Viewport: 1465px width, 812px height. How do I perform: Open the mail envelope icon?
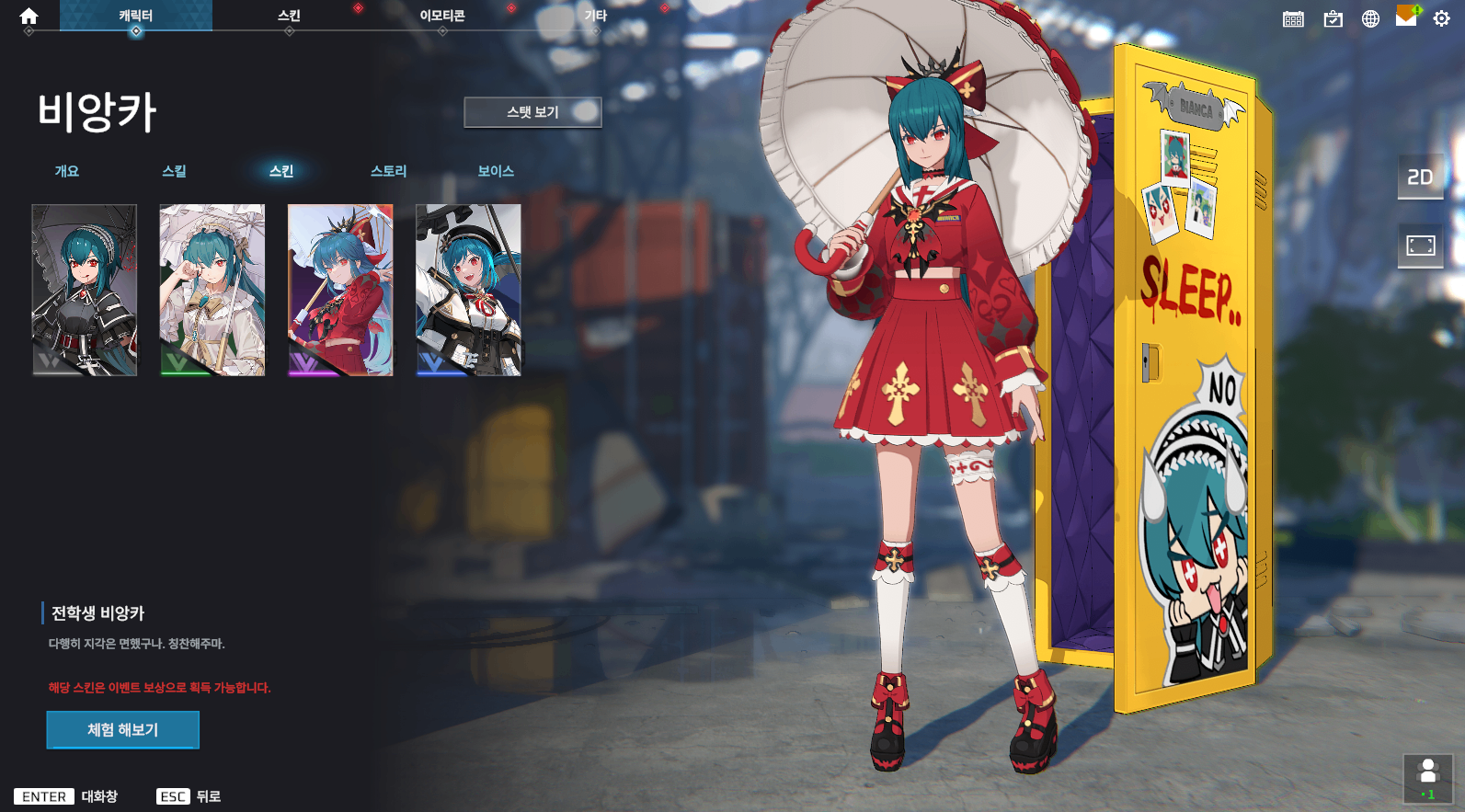click(x=1406, y=17)
